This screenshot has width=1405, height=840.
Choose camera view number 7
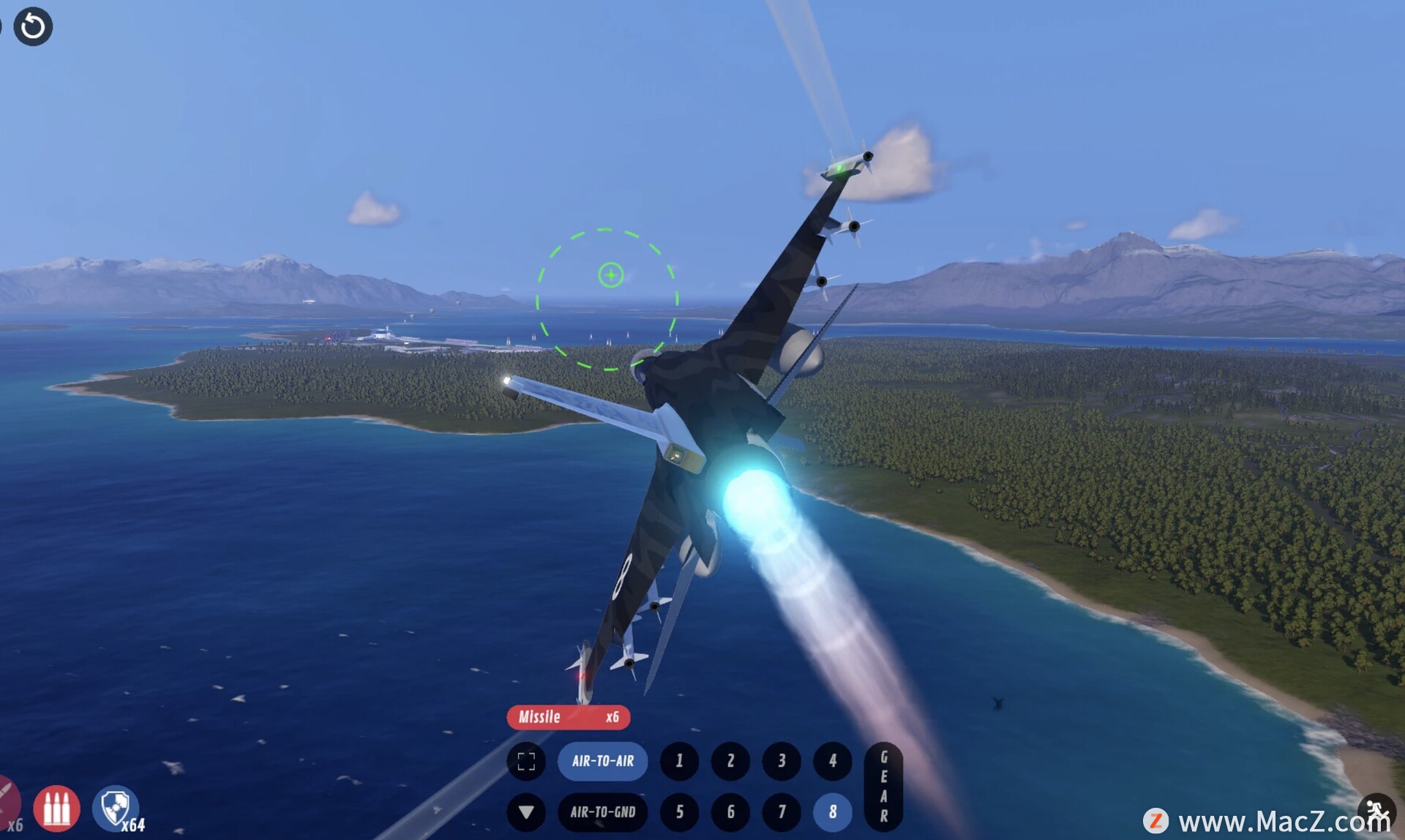[782, 811]
